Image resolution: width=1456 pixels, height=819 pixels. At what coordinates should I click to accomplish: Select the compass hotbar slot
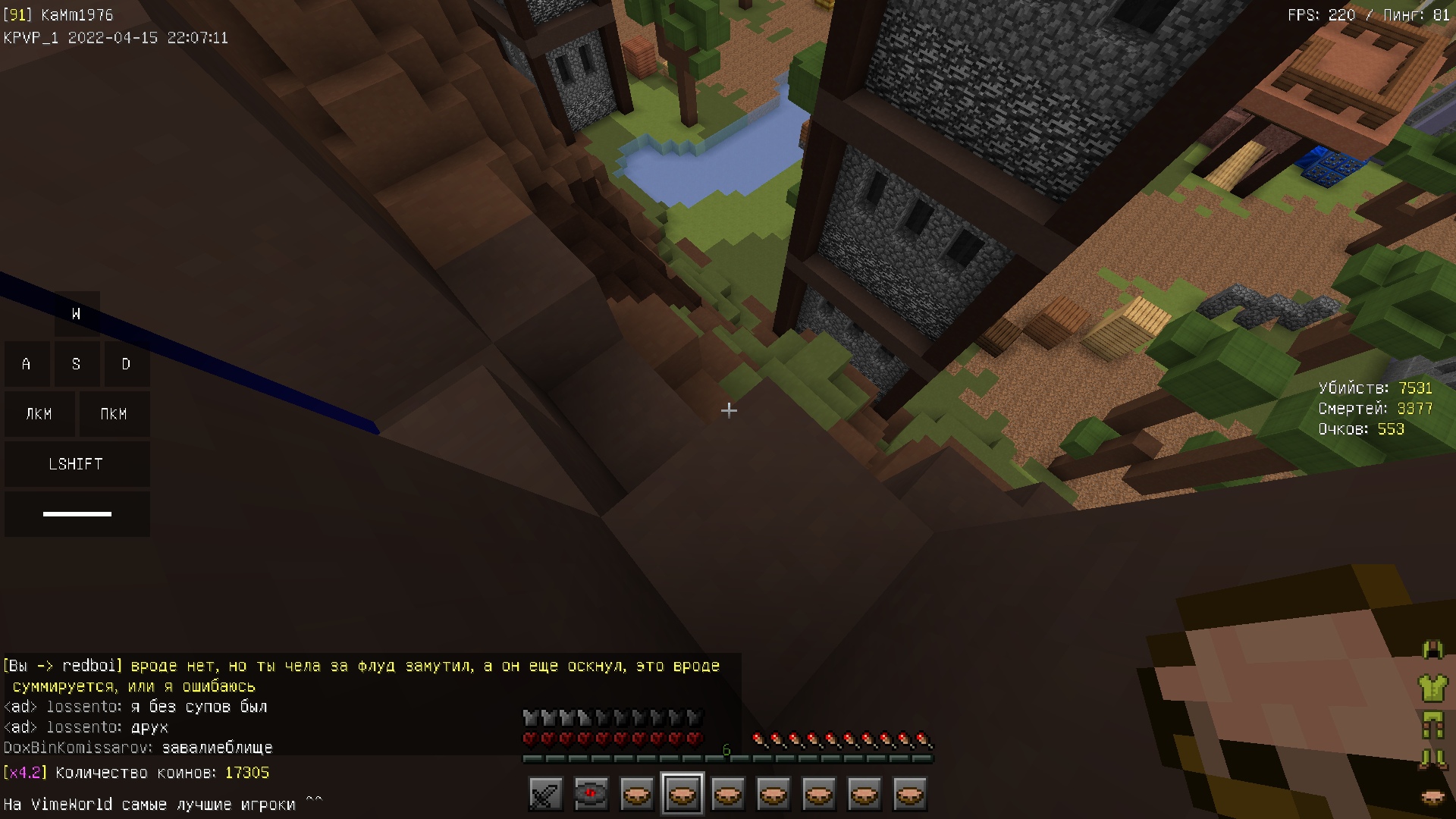tap(591, 795)
